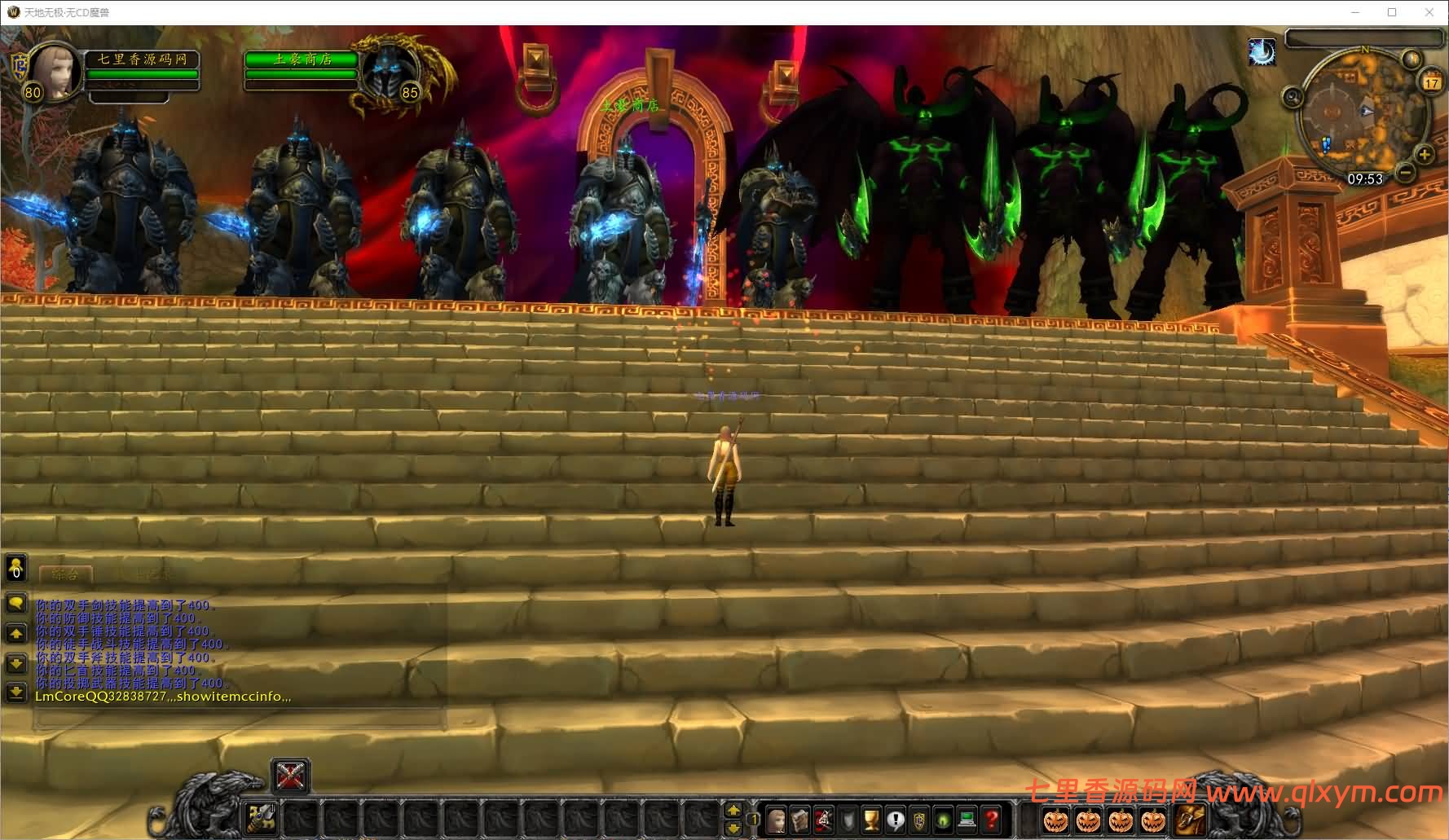The image size is (1449, 840).
Task: Click the blue crescent buff icon
Action: pyautogui.click(x=1262, y=52)
